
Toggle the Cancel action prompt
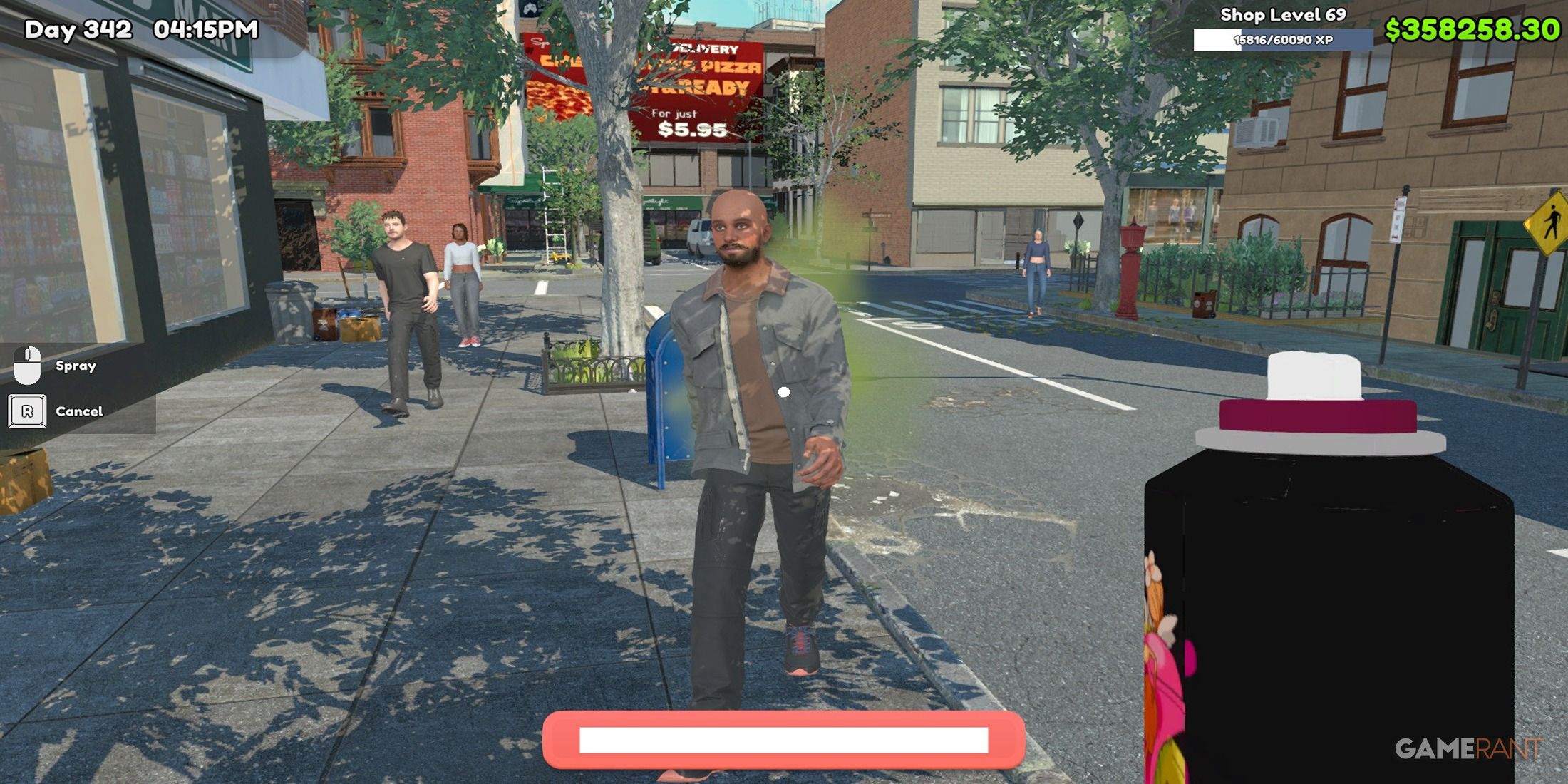pos(78,411)
